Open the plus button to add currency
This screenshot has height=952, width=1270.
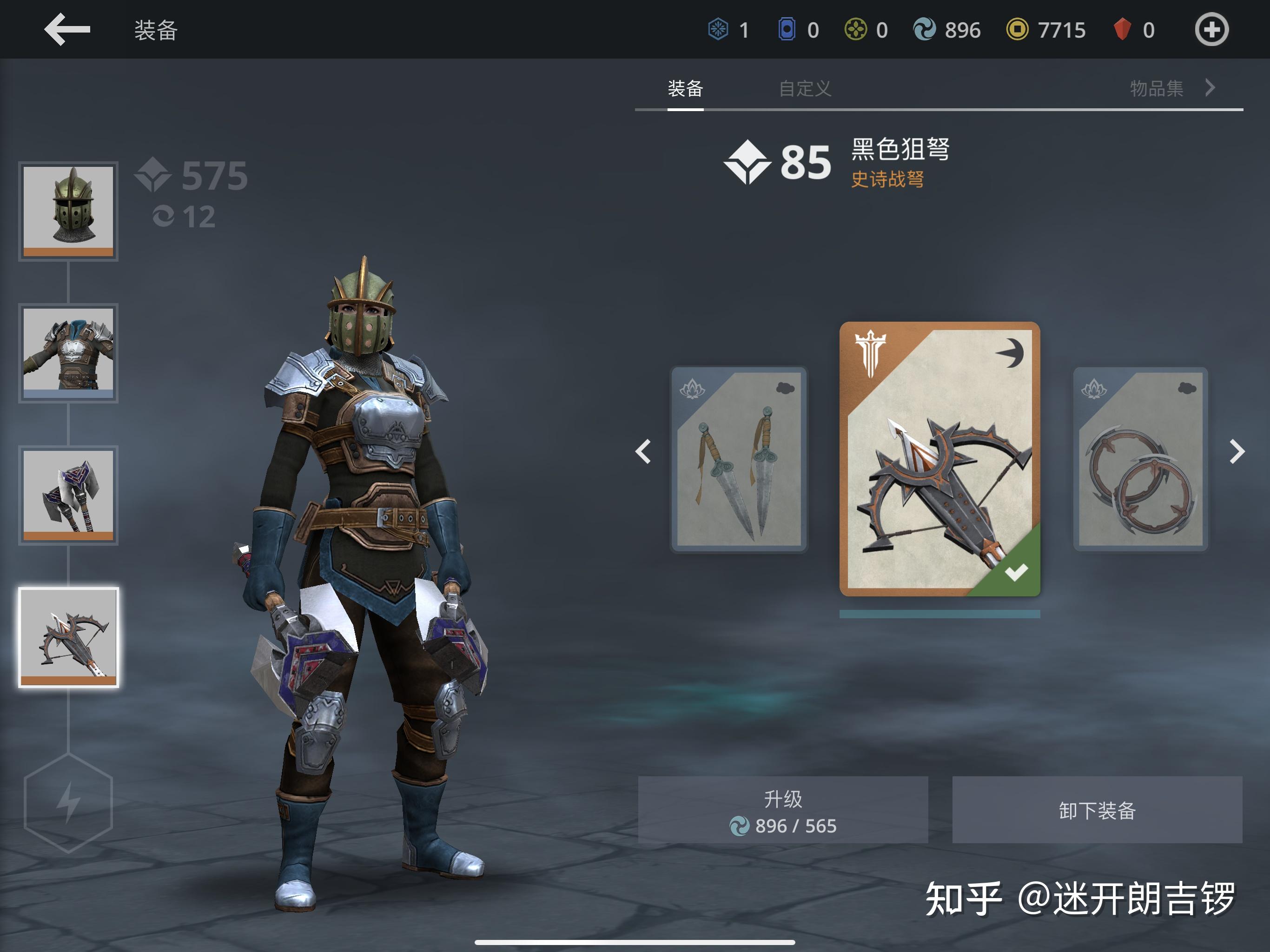1211,30
